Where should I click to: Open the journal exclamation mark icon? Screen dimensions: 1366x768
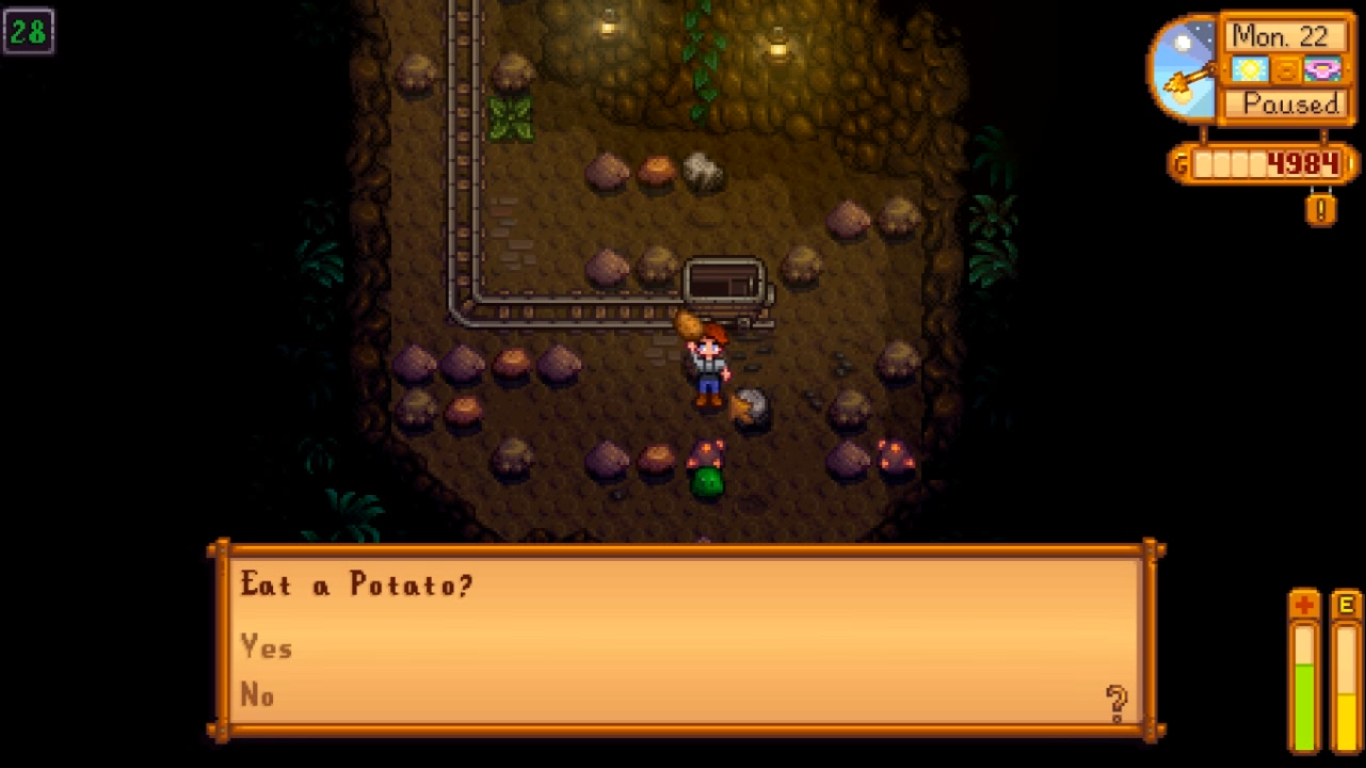pyautogui.click(x=1321, y=209)
